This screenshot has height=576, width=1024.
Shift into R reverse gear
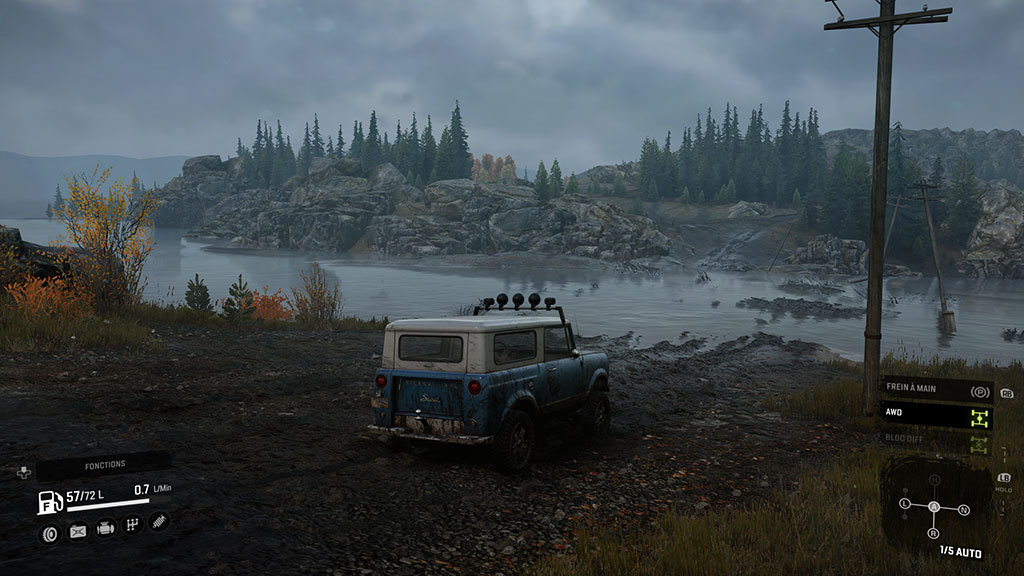tap(934, 534)
